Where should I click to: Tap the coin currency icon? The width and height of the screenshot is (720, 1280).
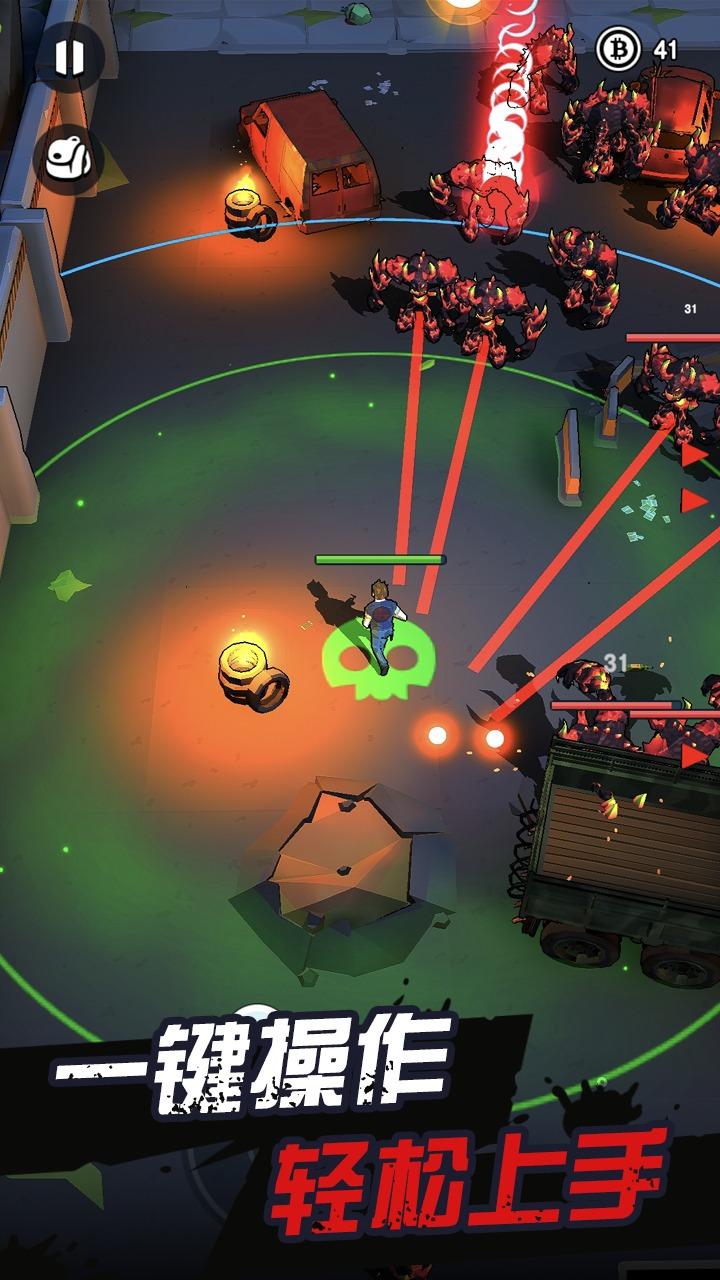point(619,48)
